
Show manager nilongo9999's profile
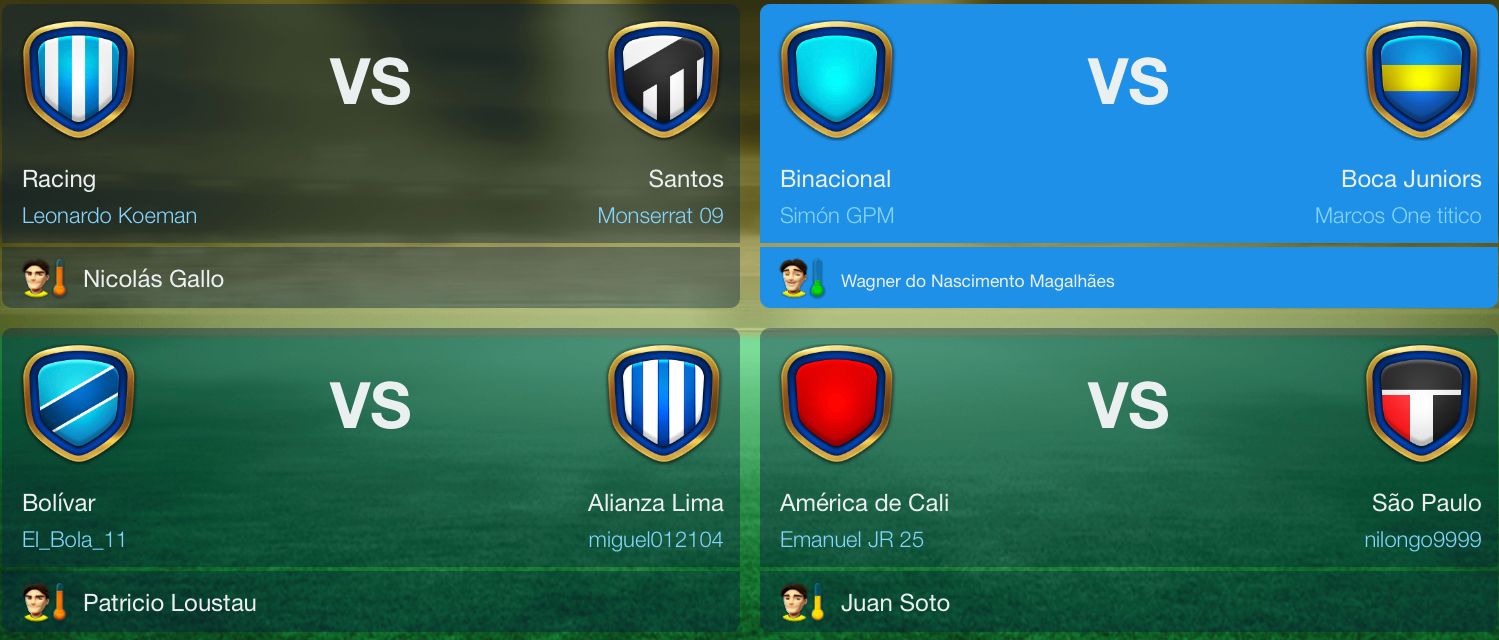(x=1422, y=540)
